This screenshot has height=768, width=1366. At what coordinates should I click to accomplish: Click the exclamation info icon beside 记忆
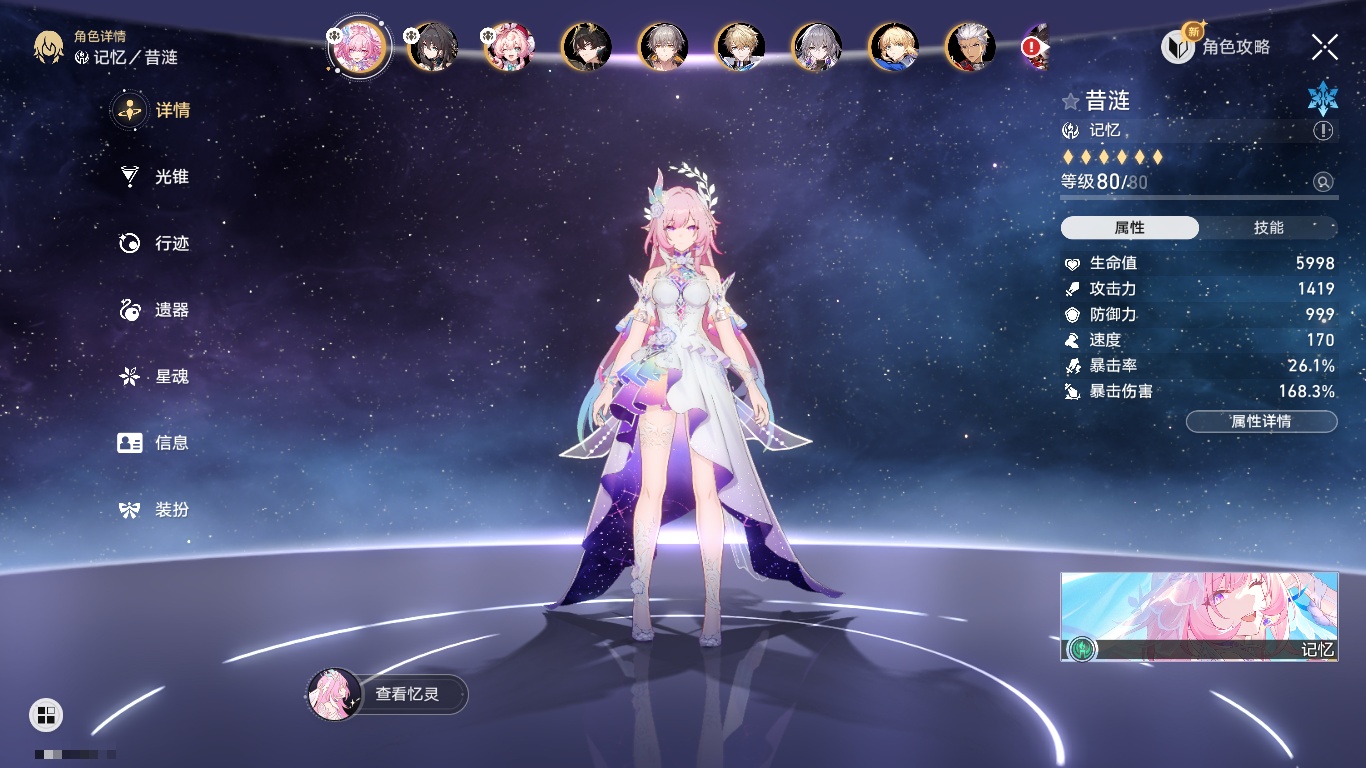pos(1323,131)
